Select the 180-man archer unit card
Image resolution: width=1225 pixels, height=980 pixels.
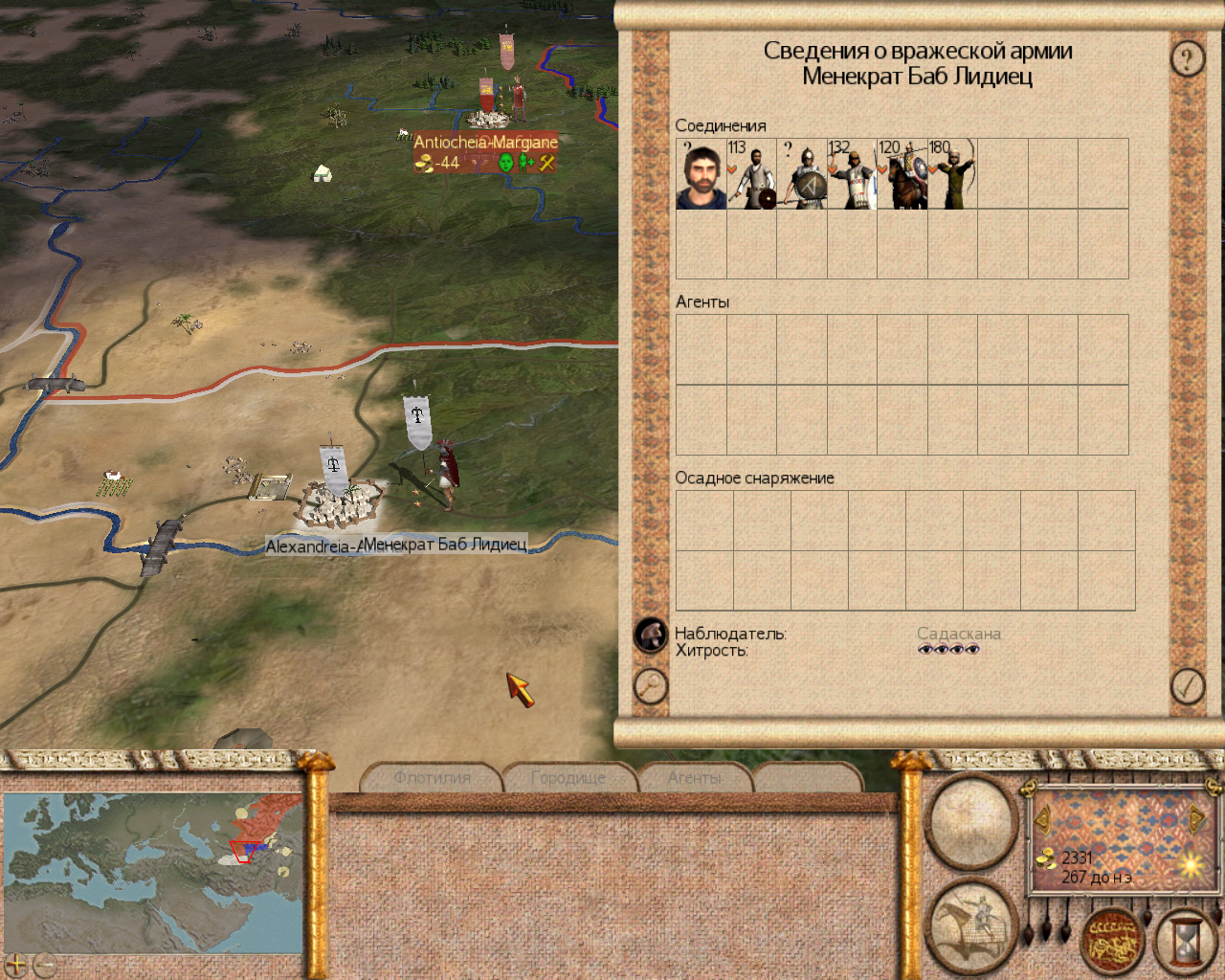click(x=953, y=174)
